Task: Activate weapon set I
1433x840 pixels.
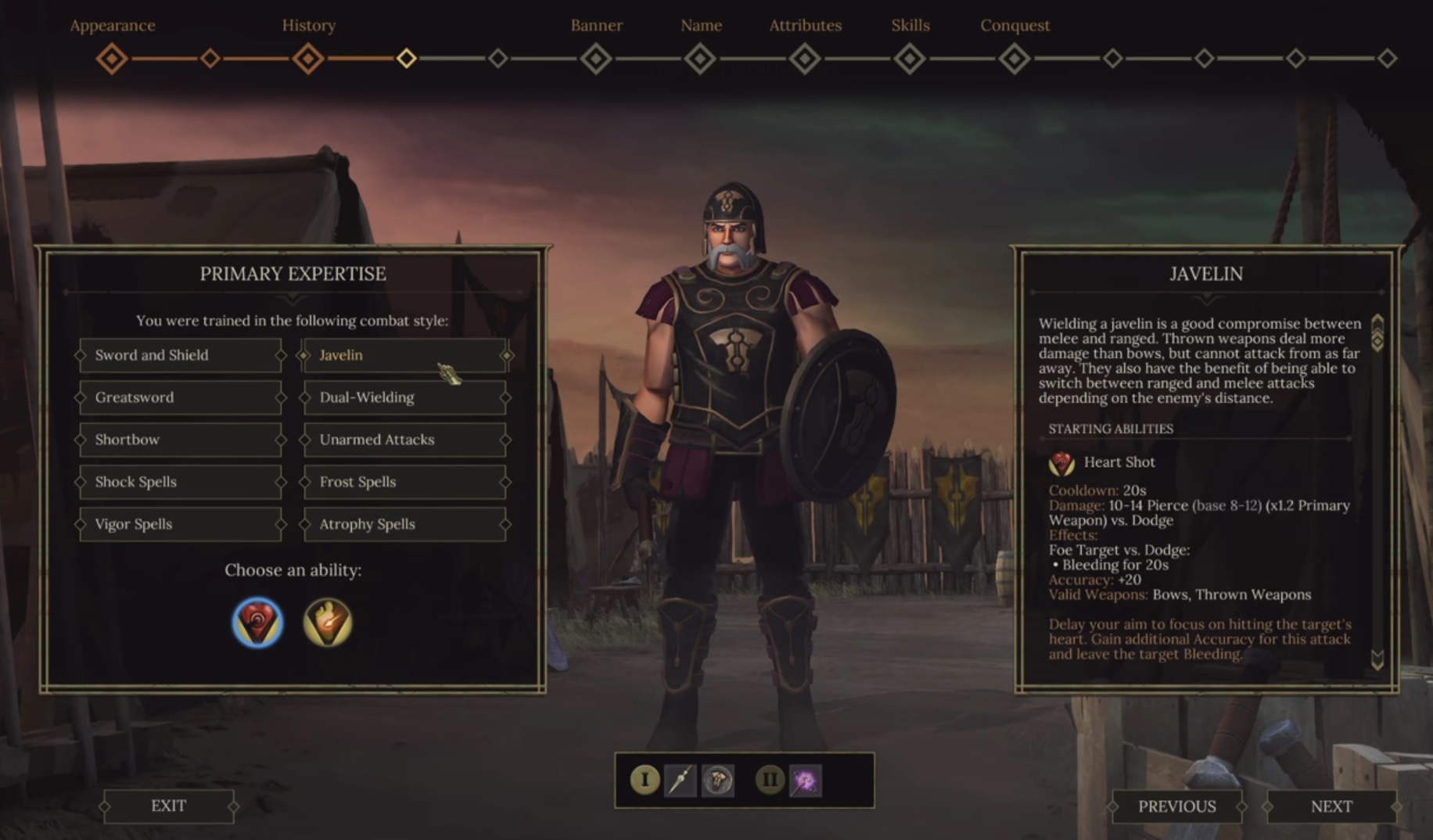Action: 645,780
